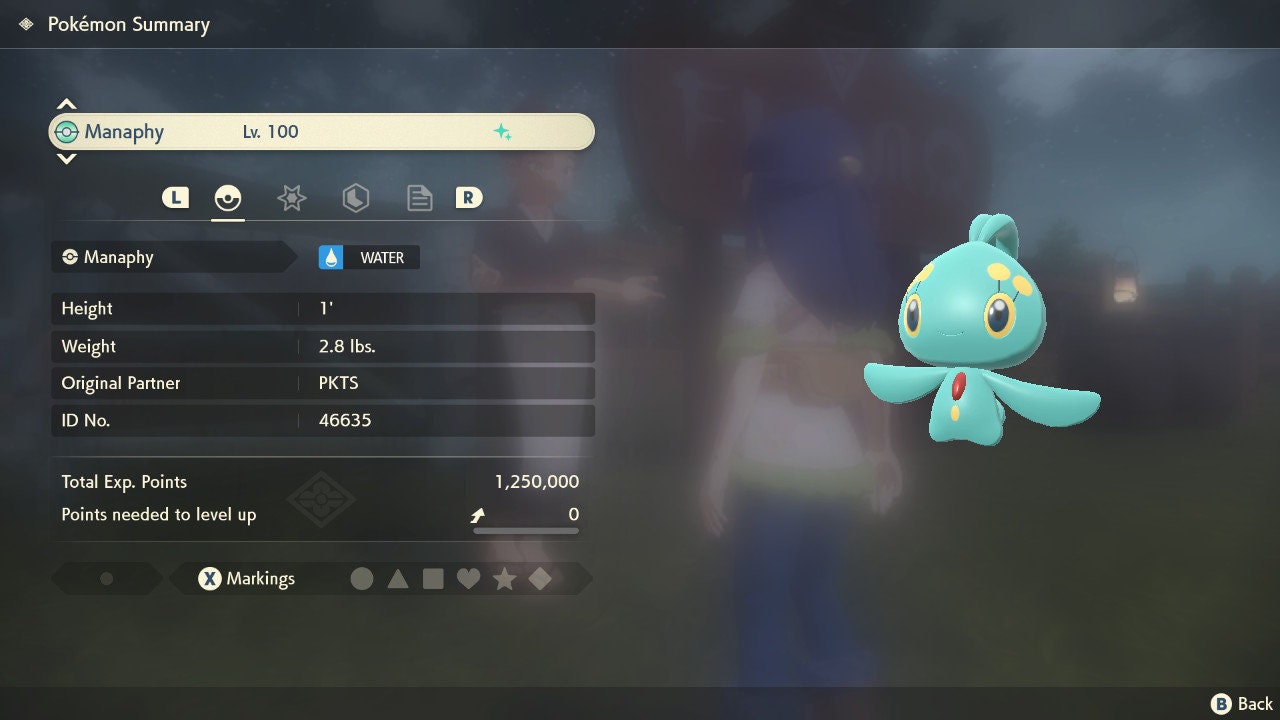Toggle the diamond marking

pos(540,579)
